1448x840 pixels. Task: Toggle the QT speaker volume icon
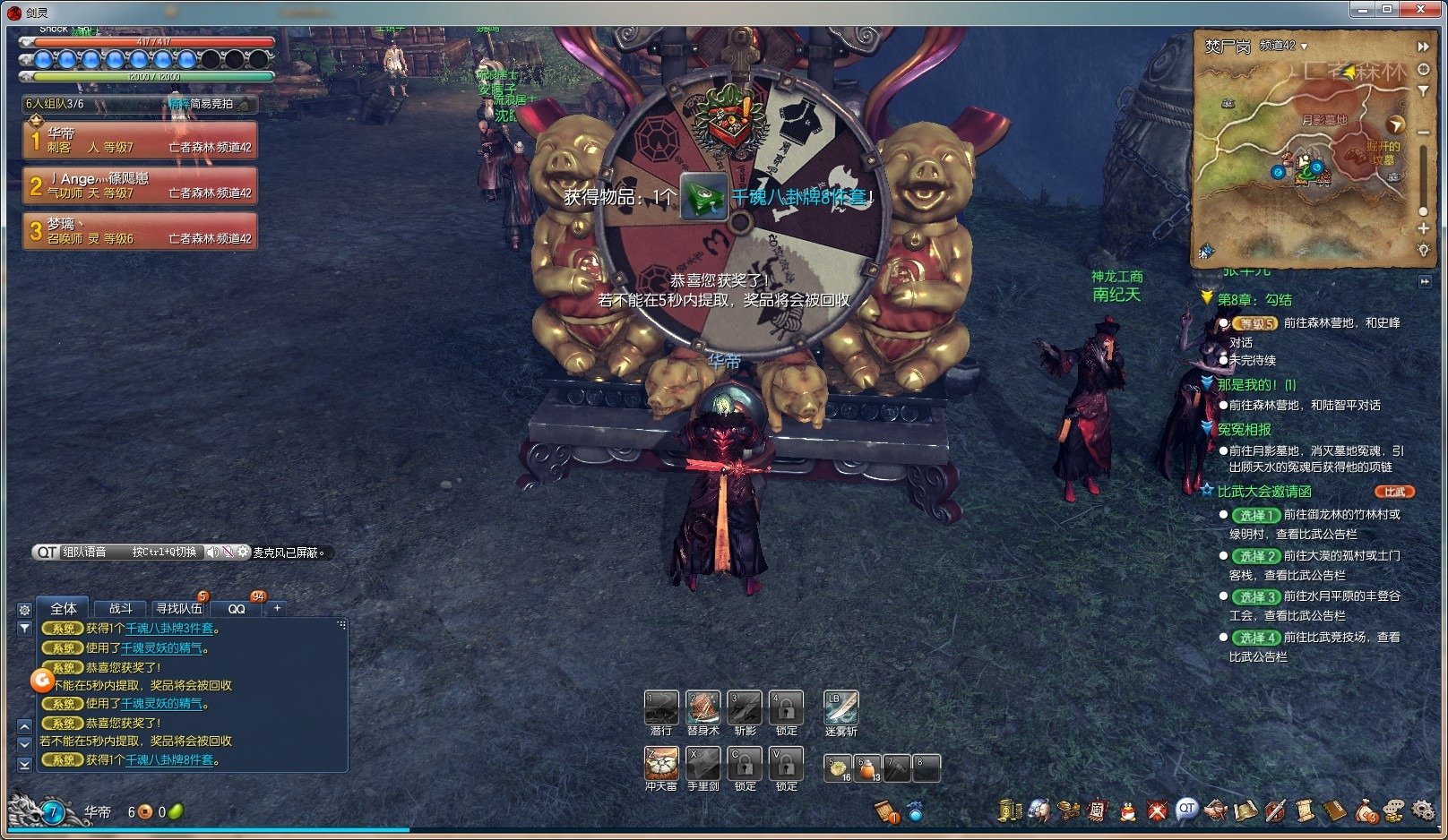tap(212, 553)
